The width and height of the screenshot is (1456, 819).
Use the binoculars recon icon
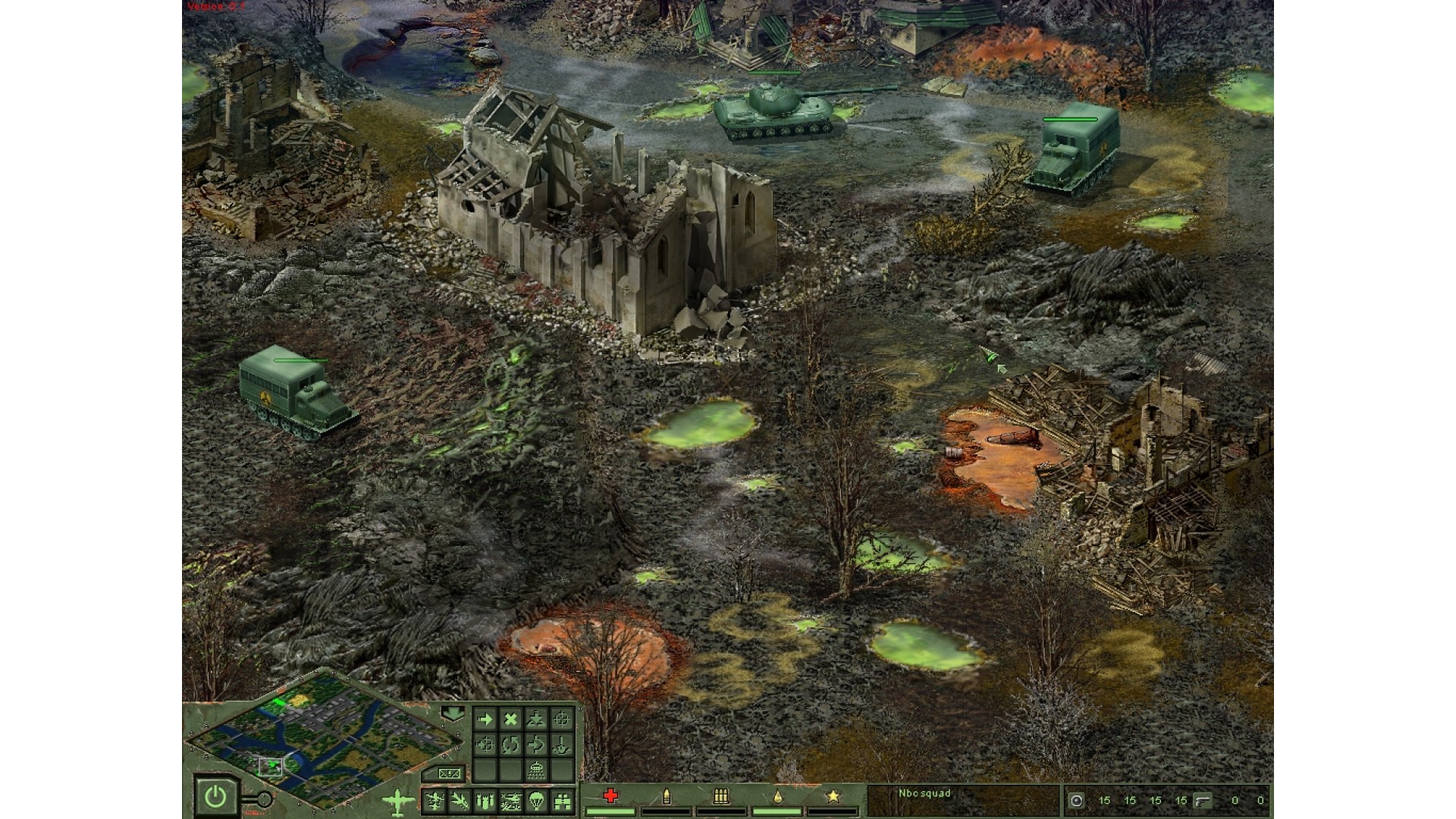point(562,800)
